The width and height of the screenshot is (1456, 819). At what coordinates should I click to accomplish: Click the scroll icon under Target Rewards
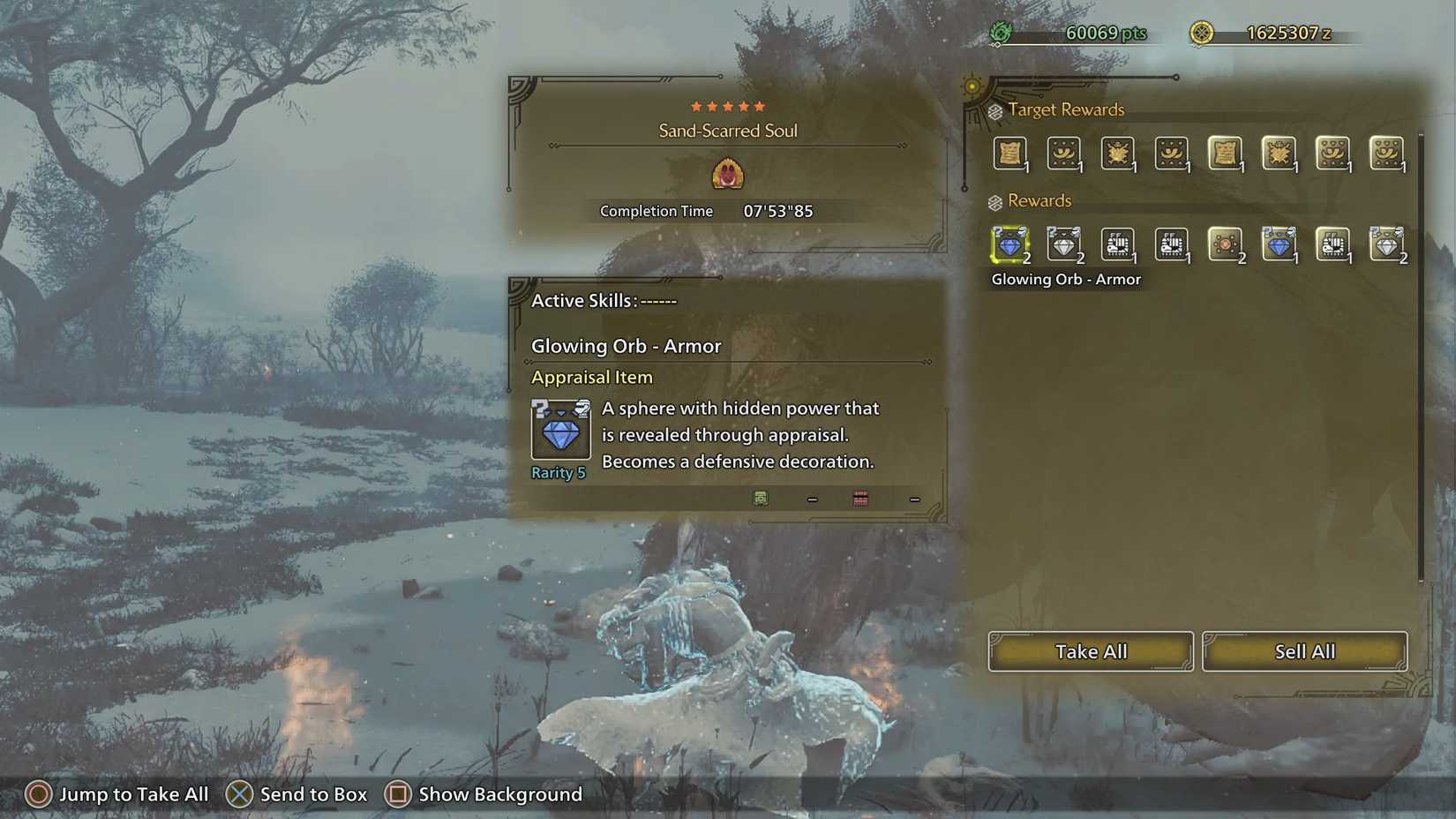coord(1010,154)
